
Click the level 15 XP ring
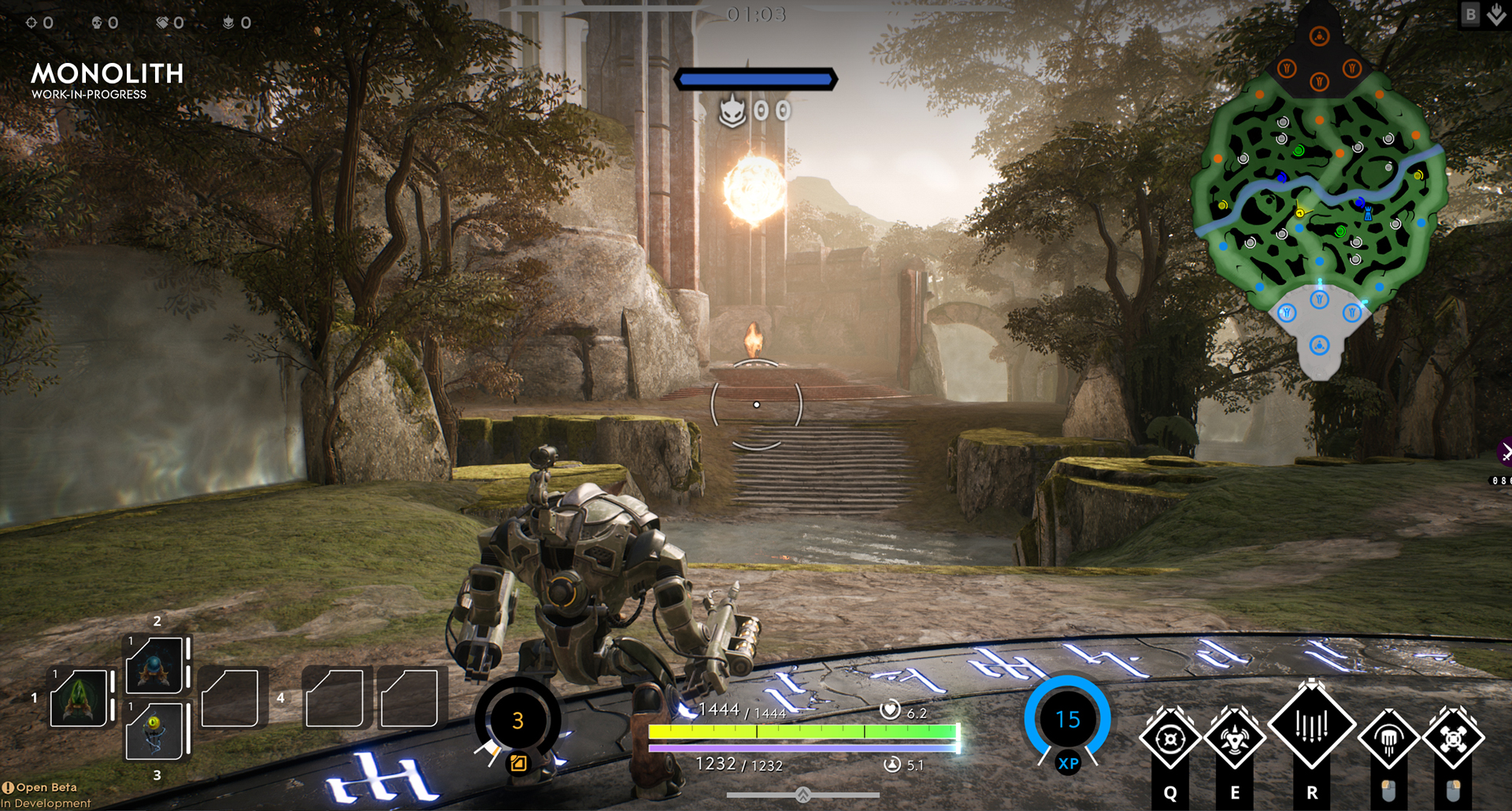point(1067,719)
